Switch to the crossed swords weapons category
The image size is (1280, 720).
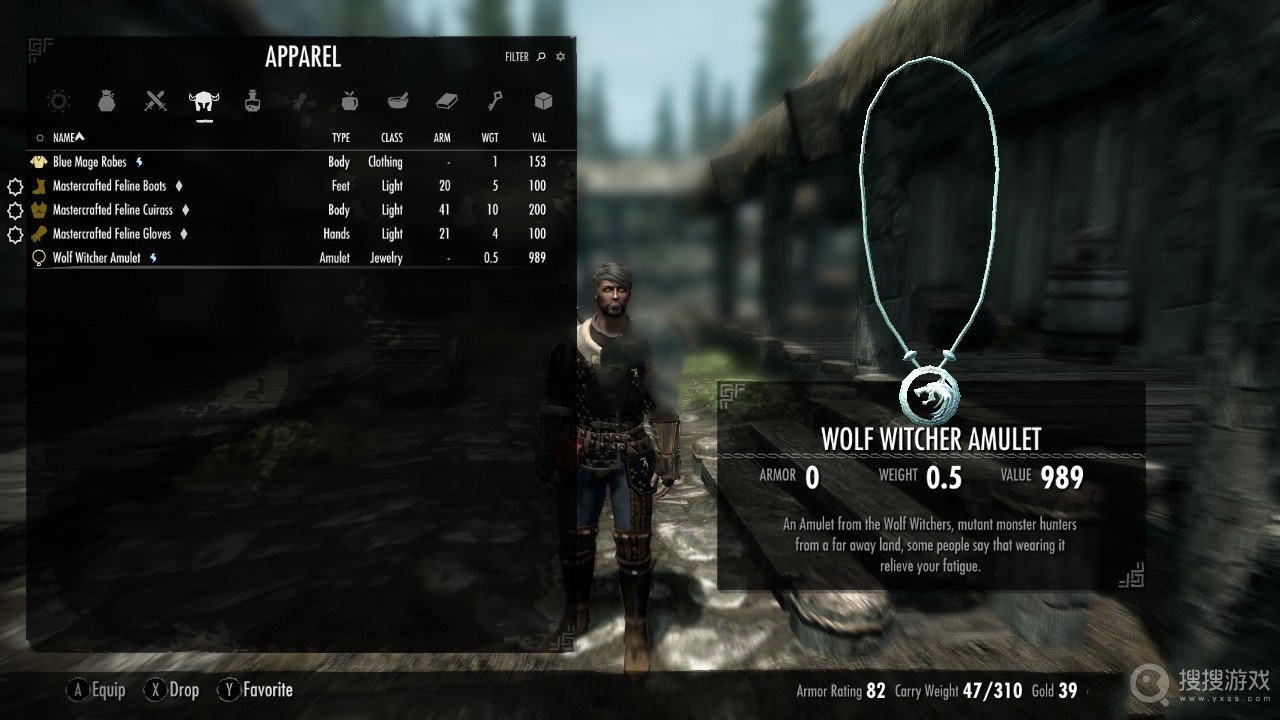click(x=155, y=100)
